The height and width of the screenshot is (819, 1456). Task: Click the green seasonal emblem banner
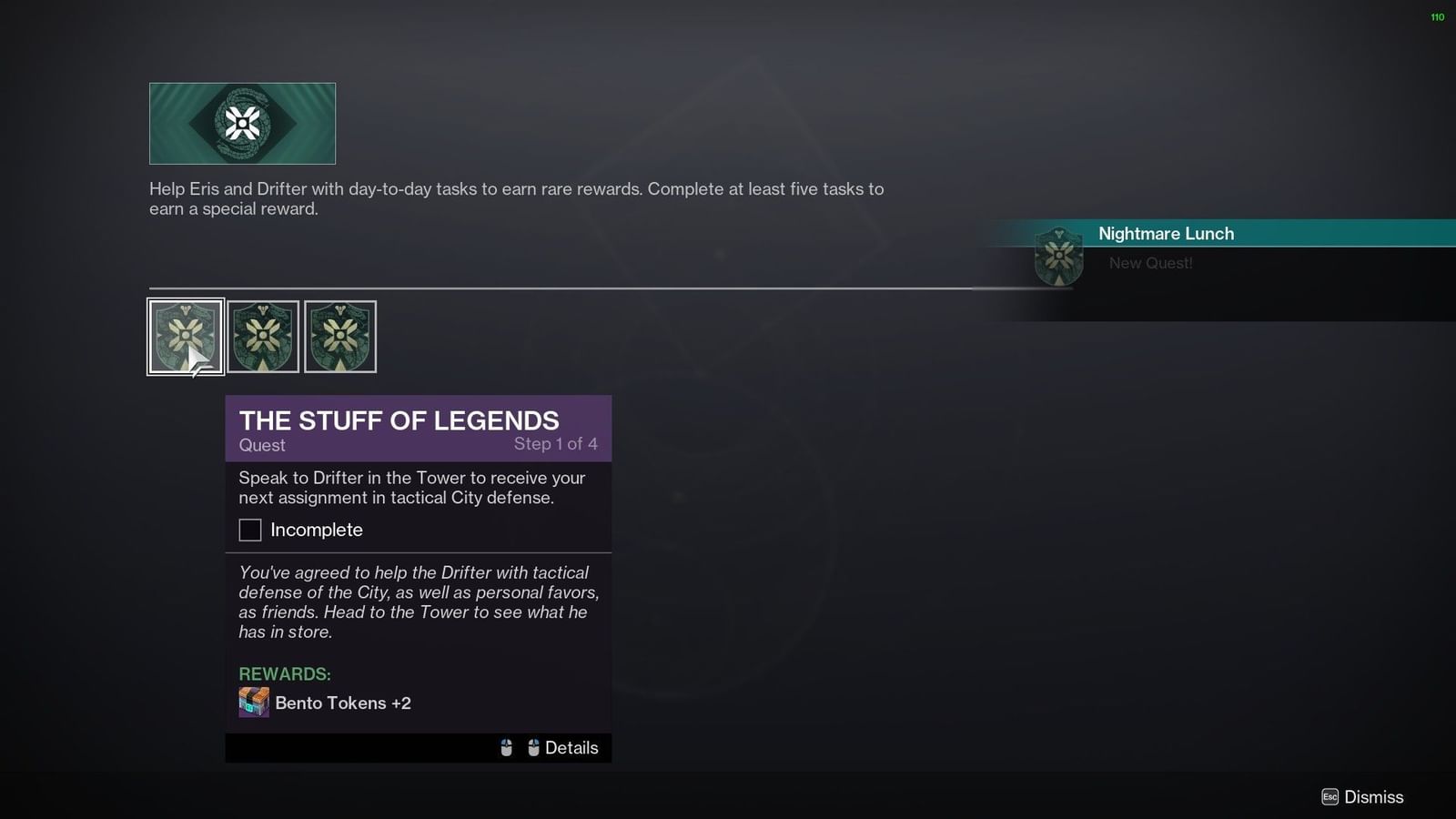click(x=242, y=123)
